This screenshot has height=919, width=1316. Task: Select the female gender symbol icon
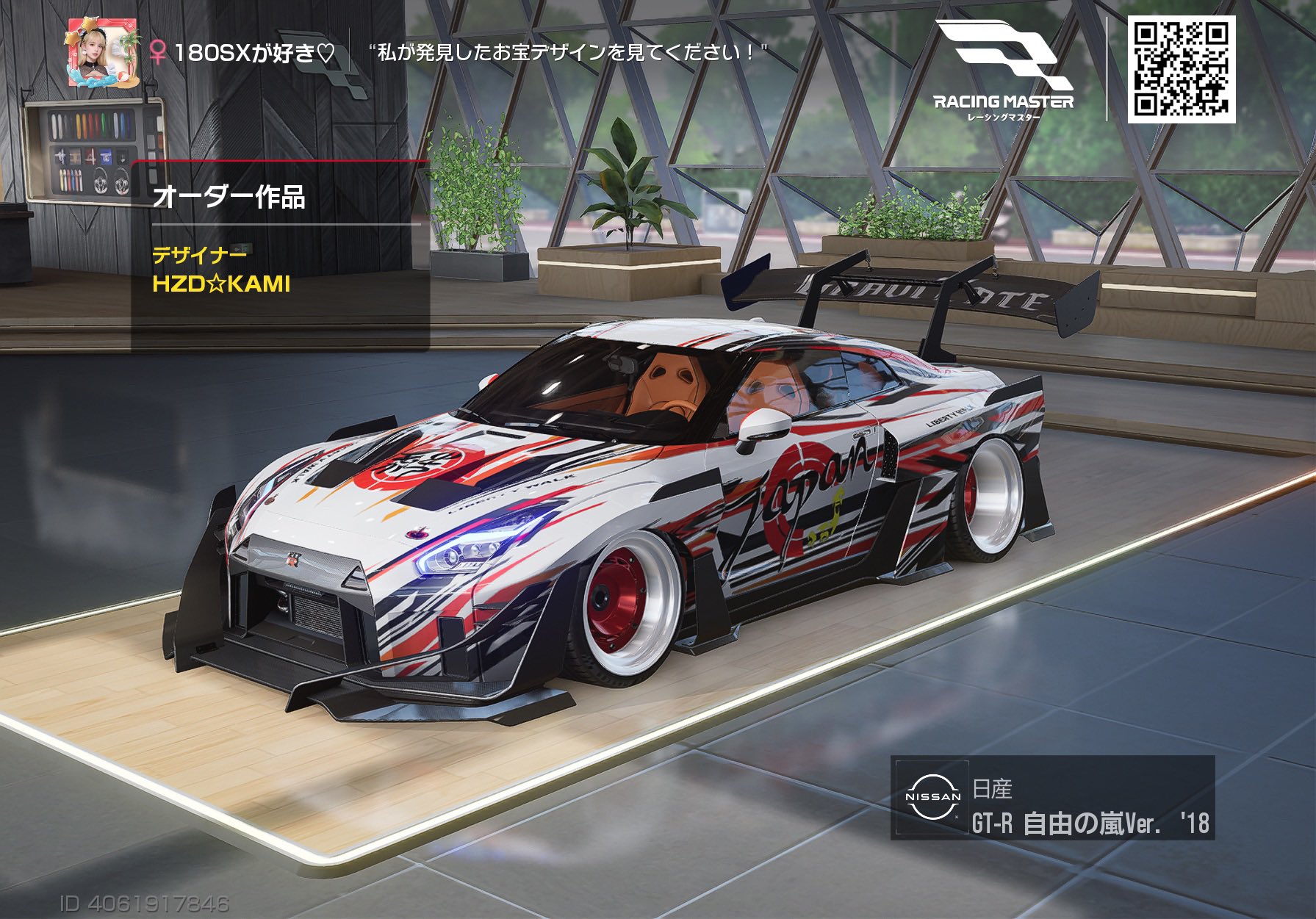click(159, 51)
